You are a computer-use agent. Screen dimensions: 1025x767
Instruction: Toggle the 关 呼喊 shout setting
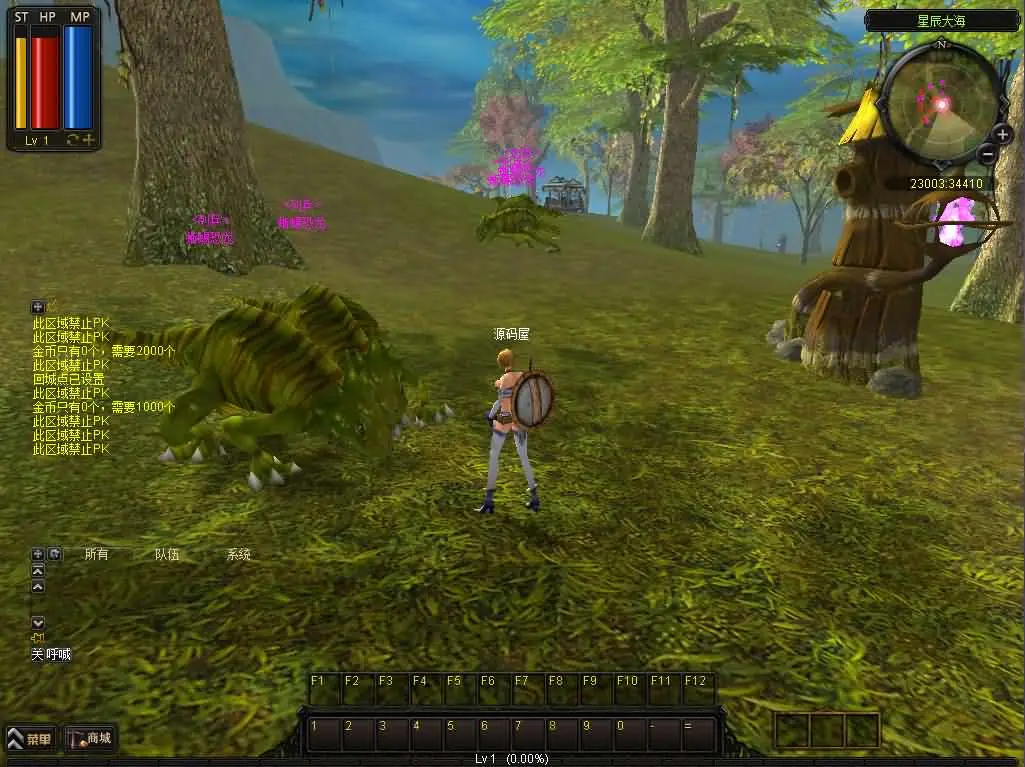(50, 654)
